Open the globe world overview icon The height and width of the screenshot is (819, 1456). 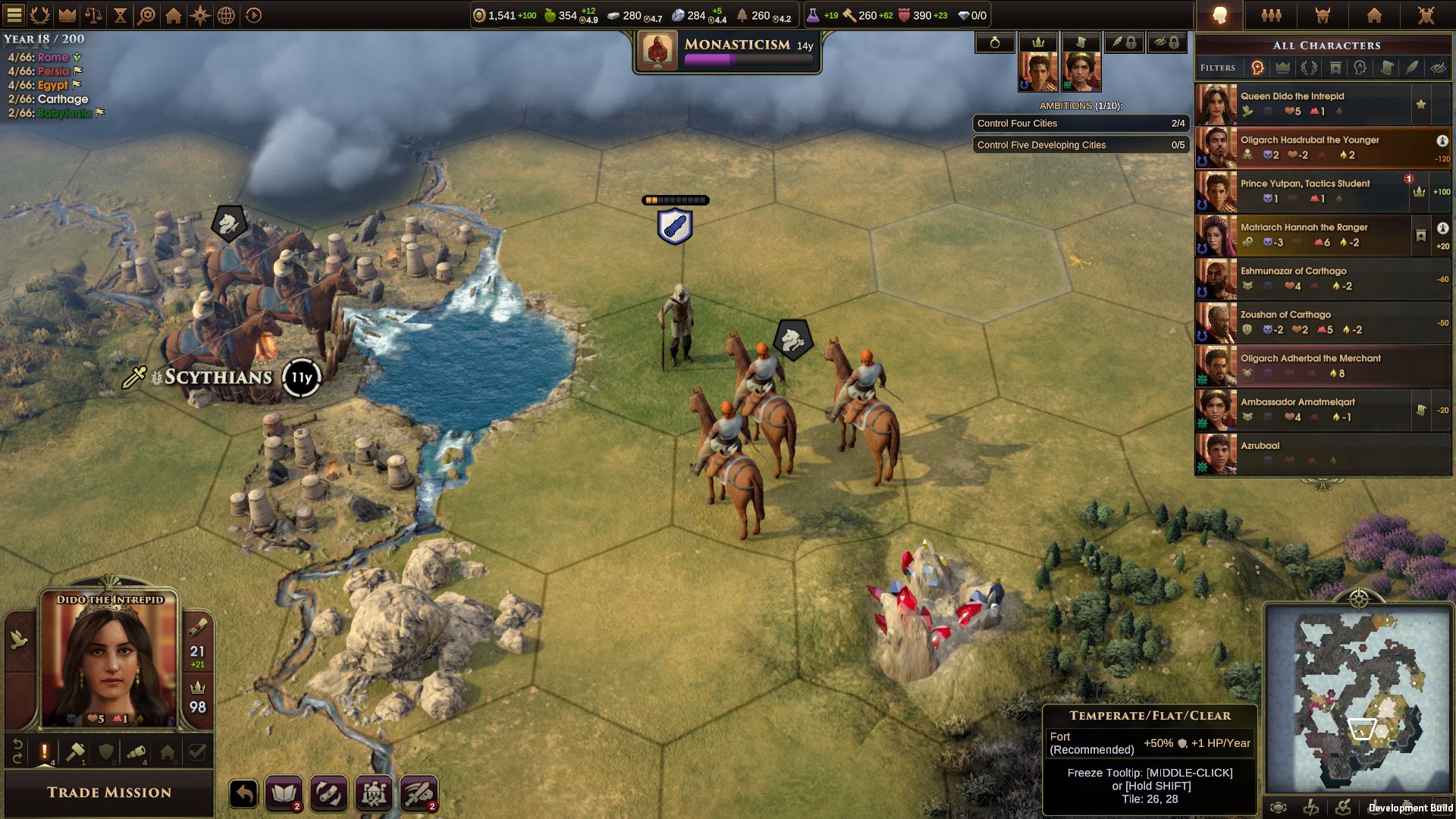click(226, 14)
